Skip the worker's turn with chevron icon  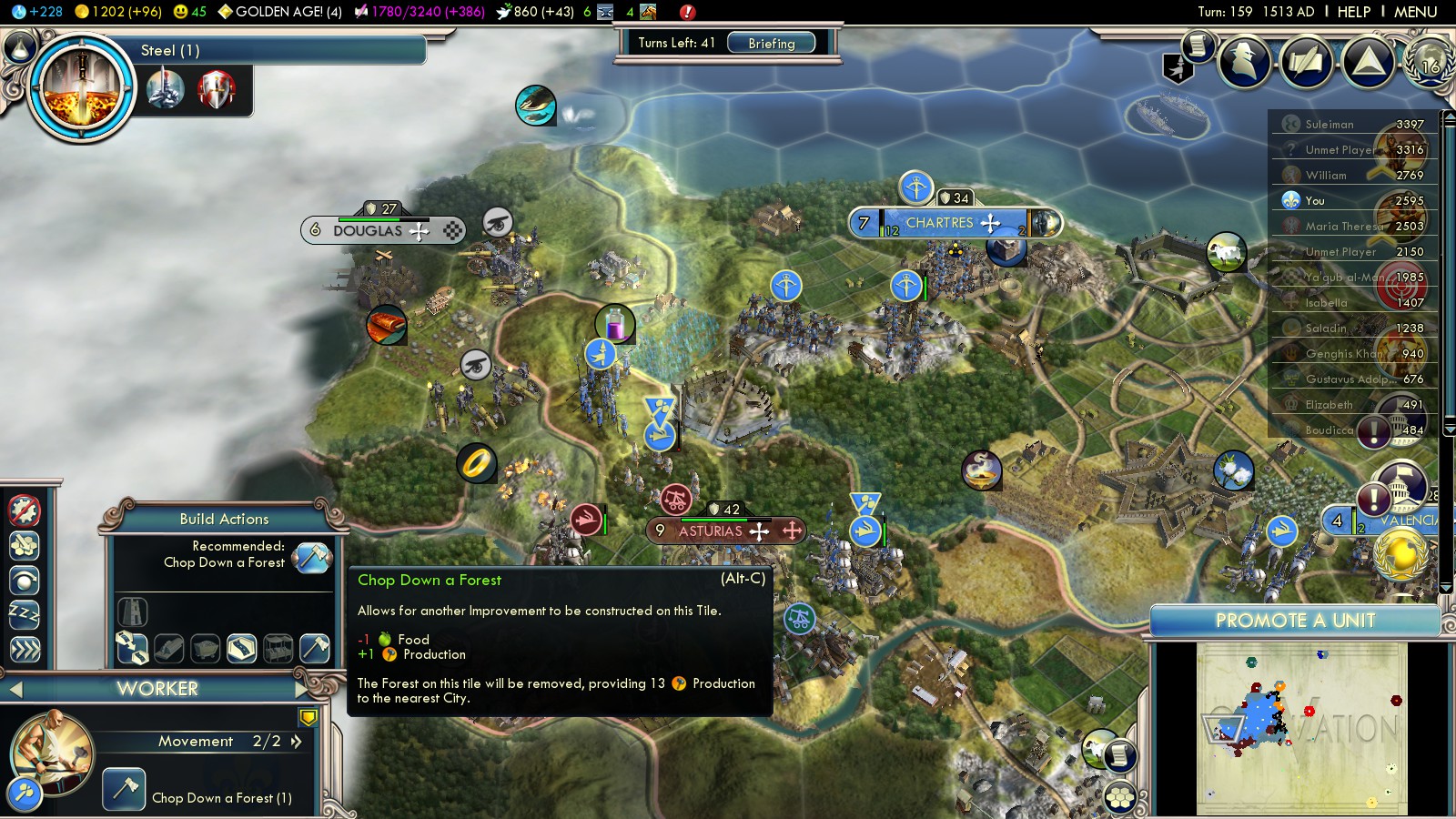click(x=25, y=649)
